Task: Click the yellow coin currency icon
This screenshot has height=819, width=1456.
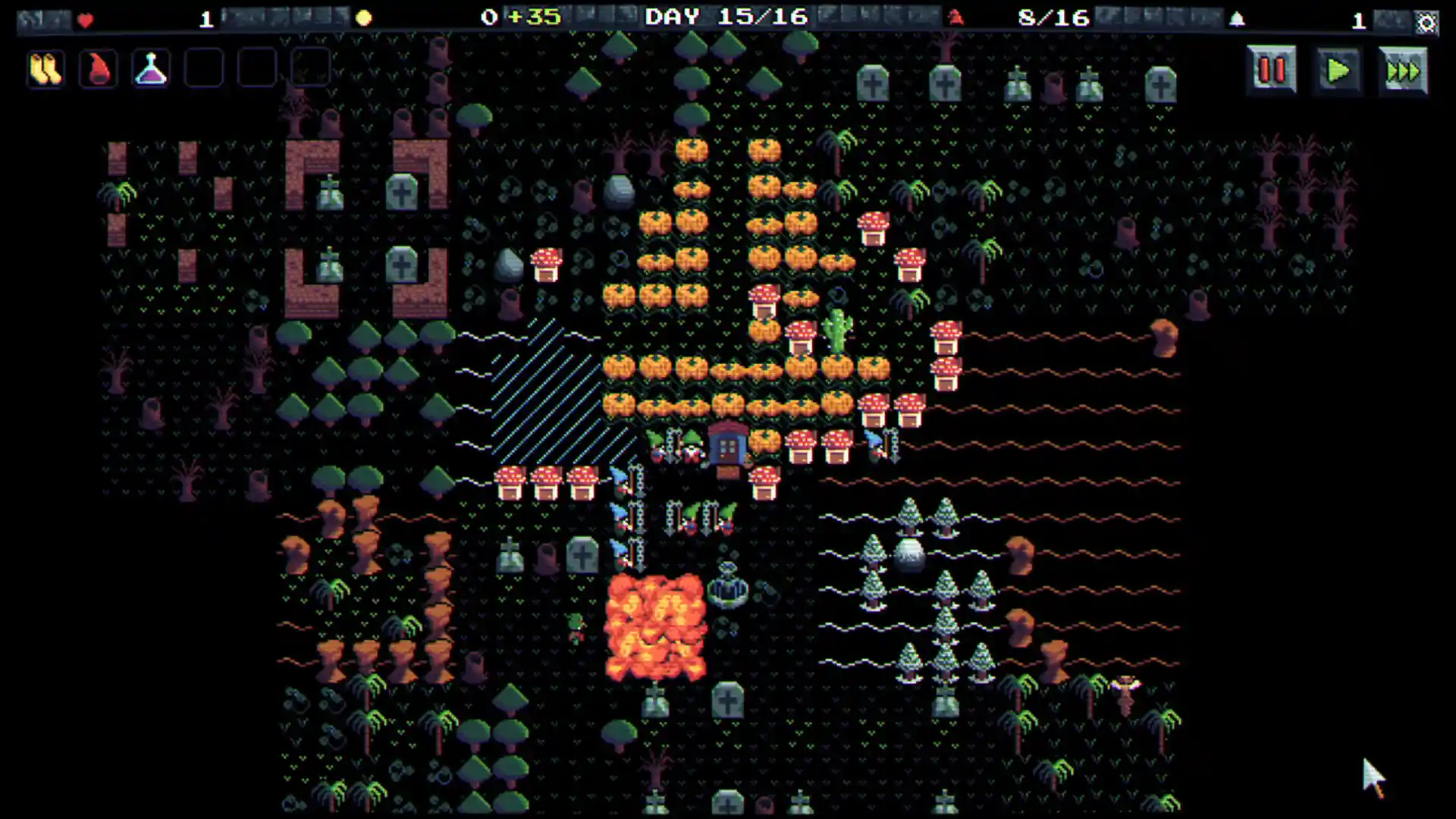Action: click(x=365, y=17)
